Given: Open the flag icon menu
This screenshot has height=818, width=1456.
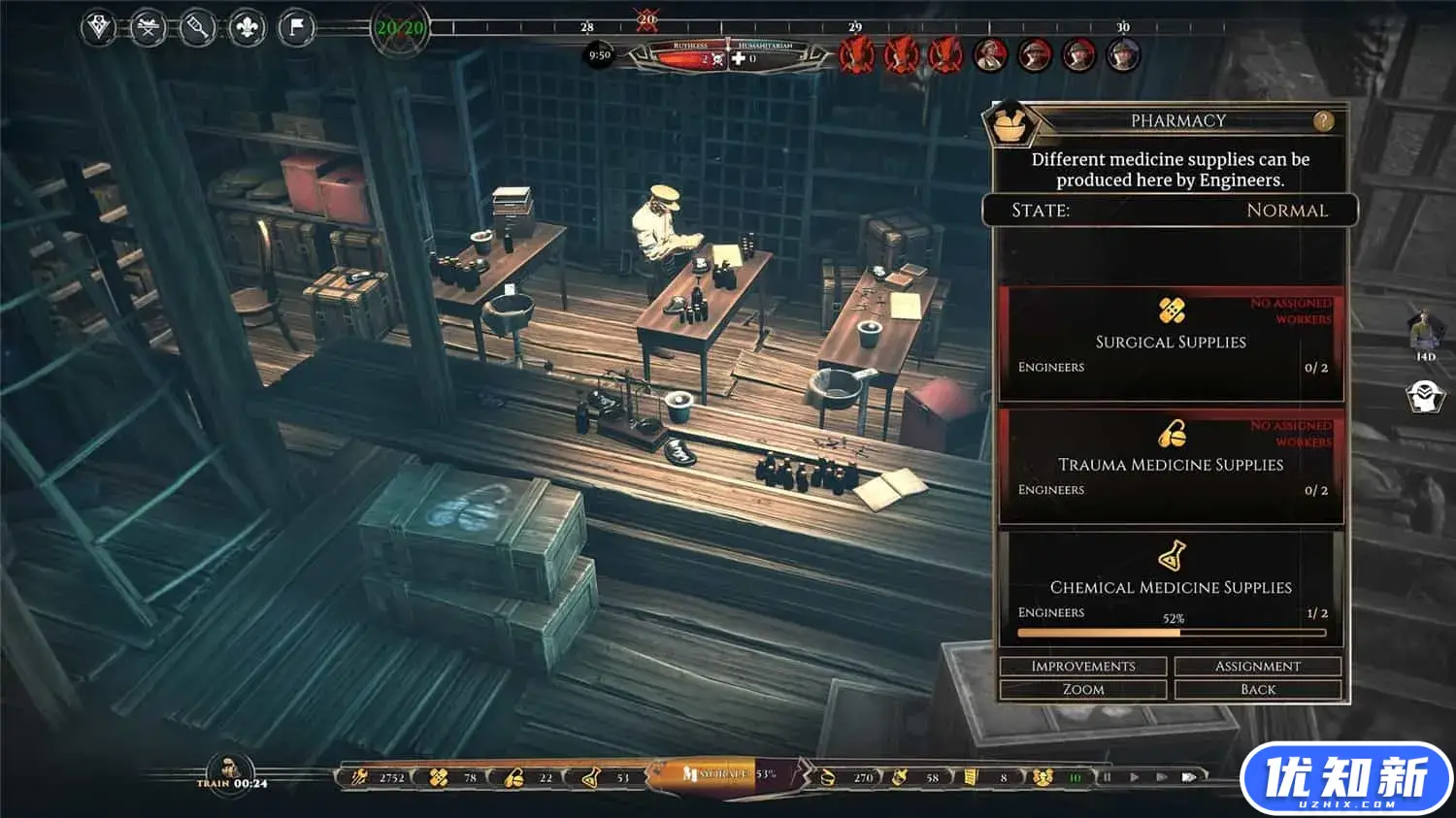Looking at the screenshot, I should point(296,27).
